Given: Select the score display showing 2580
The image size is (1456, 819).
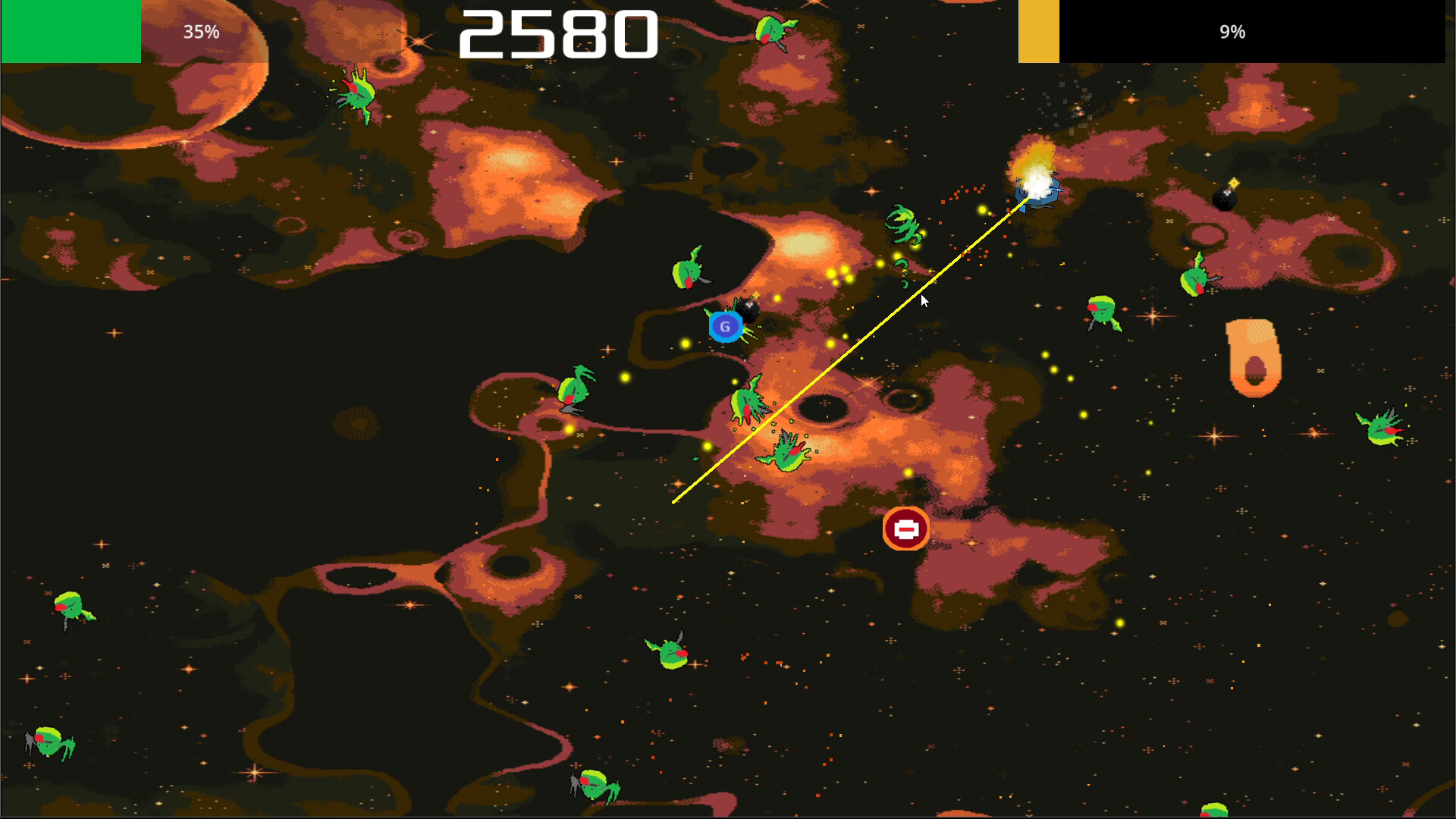Looking at the screenshot, I should click(557, 32).
